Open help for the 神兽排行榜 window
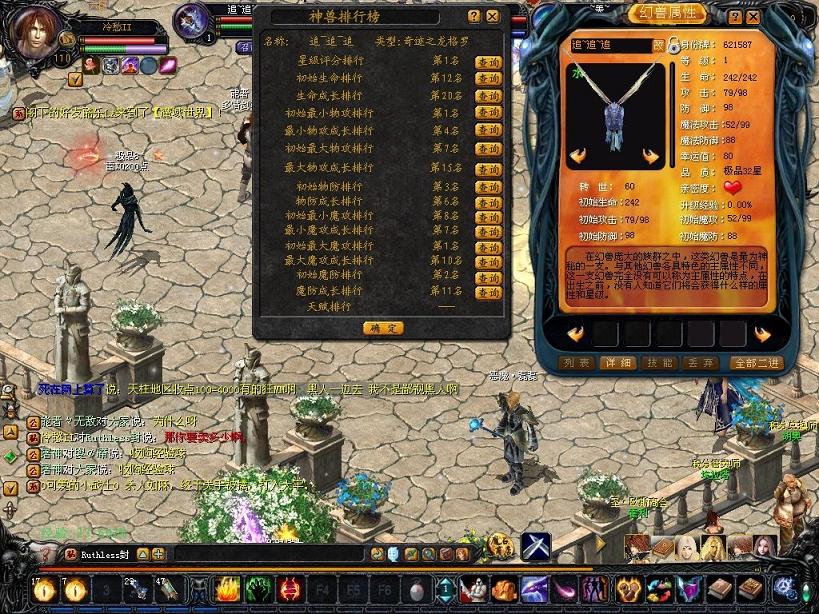This screenshot has width=819, height=614. tap(473, 17)
